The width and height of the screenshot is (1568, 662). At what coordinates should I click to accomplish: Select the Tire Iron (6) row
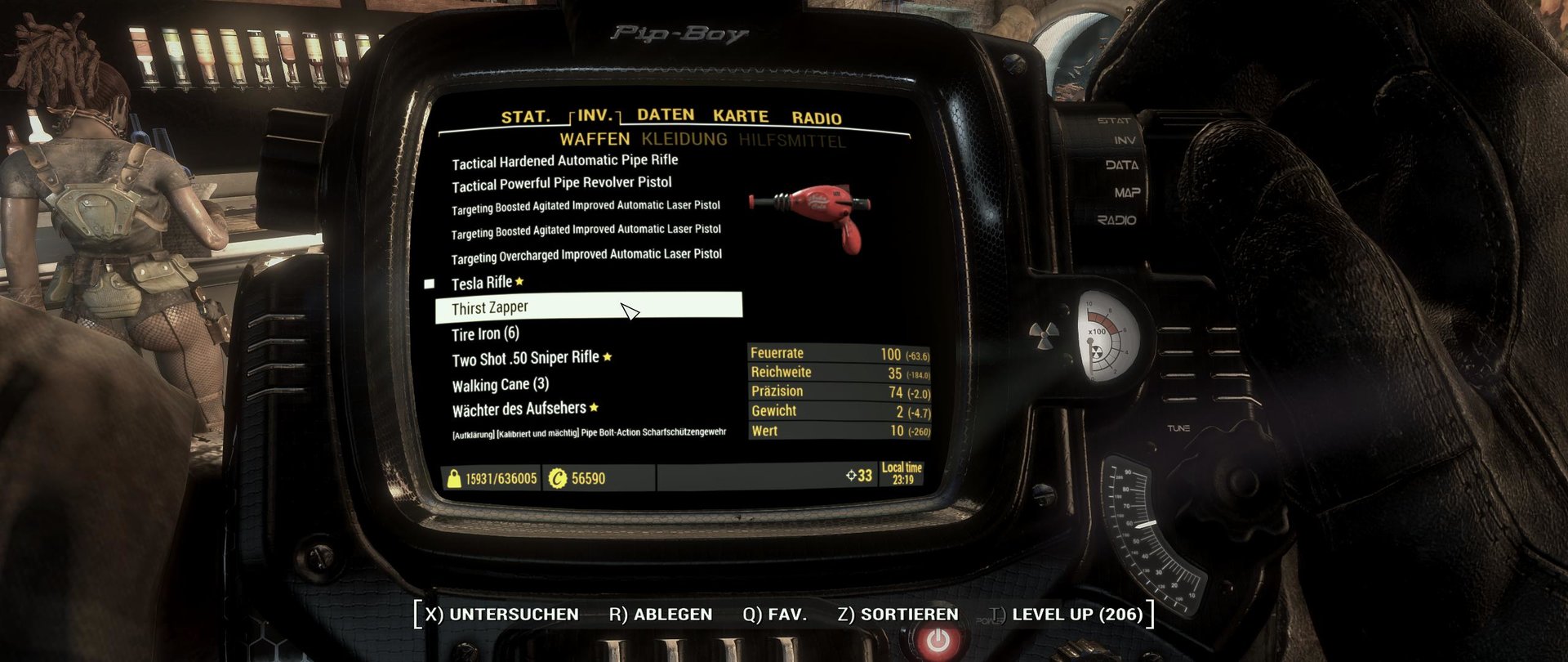pos(485,333)
